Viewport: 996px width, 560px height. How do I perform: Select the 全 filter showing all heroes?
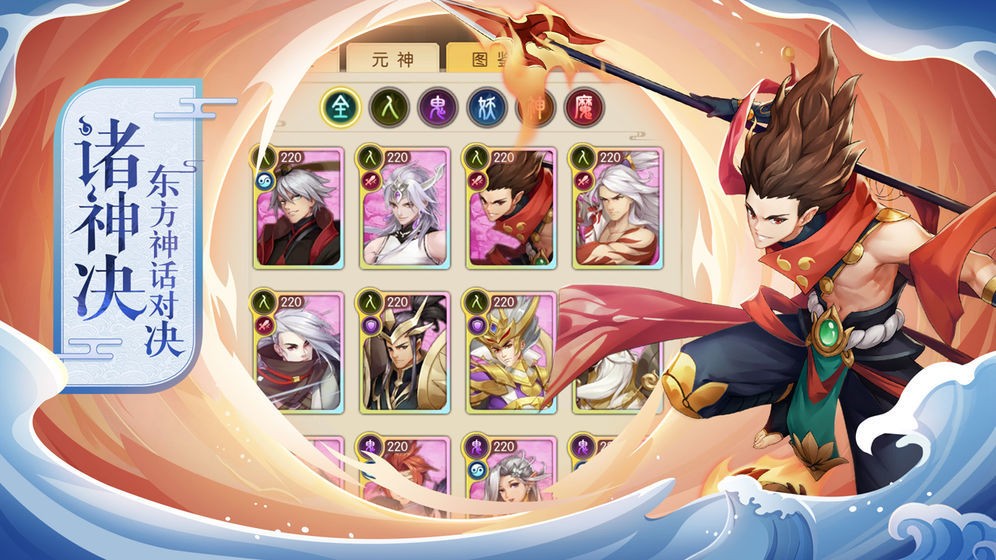pyautogui.click(x=339, y=108)
